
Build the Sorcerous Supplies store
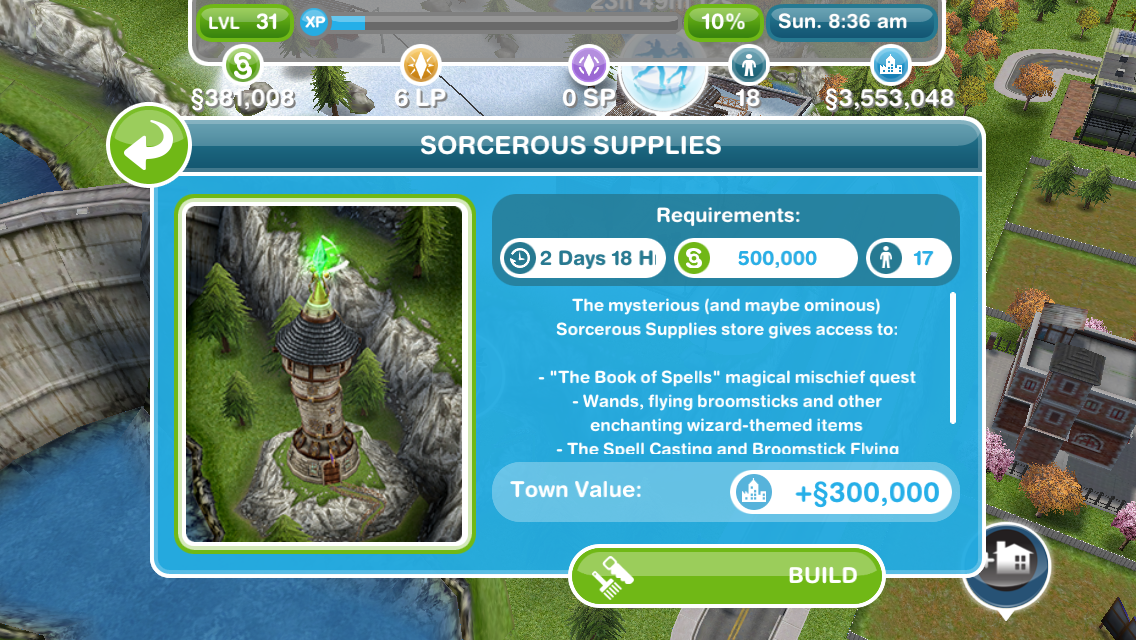point(727,575)
